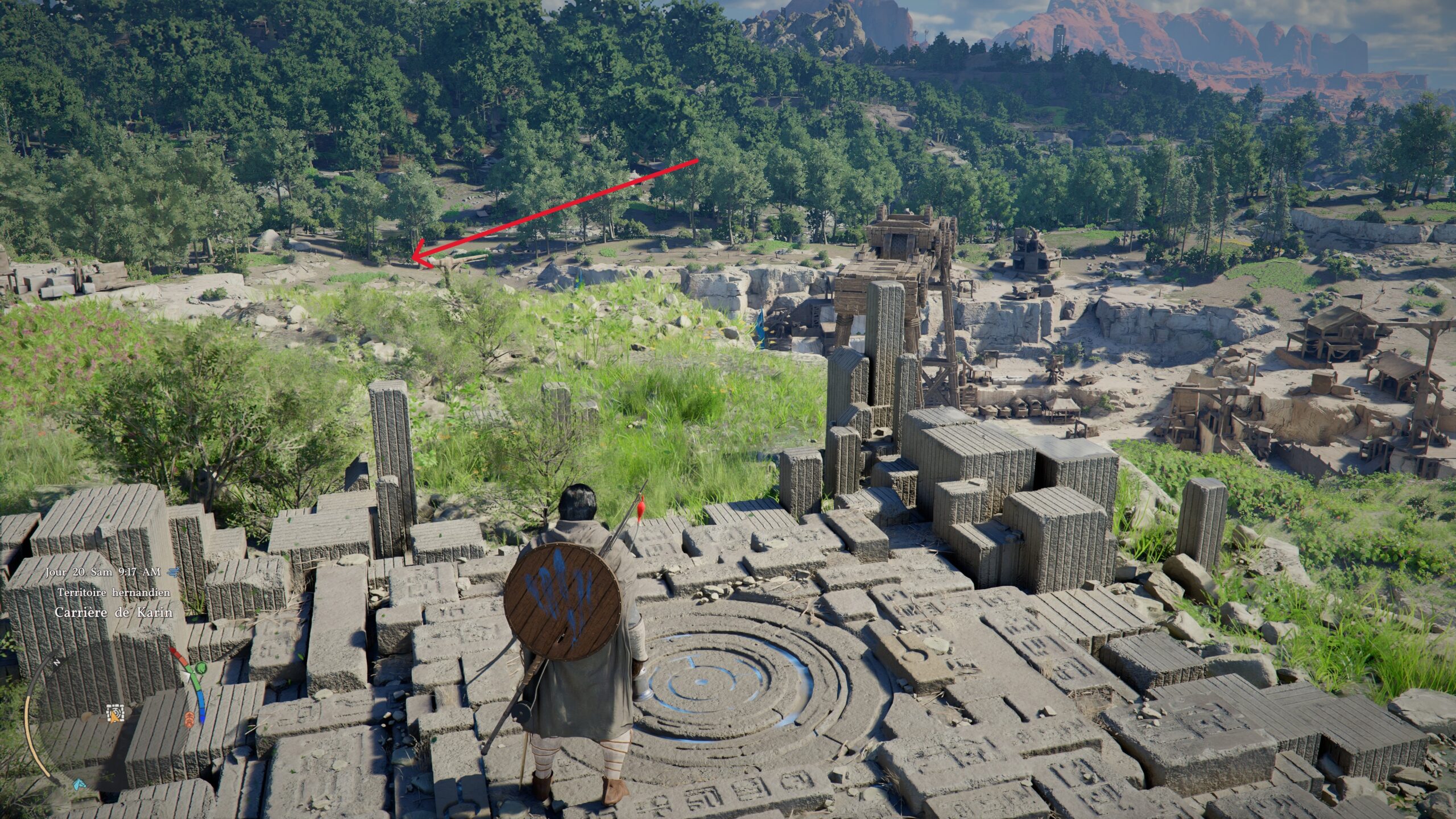Image resolution: width=1456 pixels, height=819 pixels.
Task: Click the blue wind weather icon
Action: [x=175, y=572]
